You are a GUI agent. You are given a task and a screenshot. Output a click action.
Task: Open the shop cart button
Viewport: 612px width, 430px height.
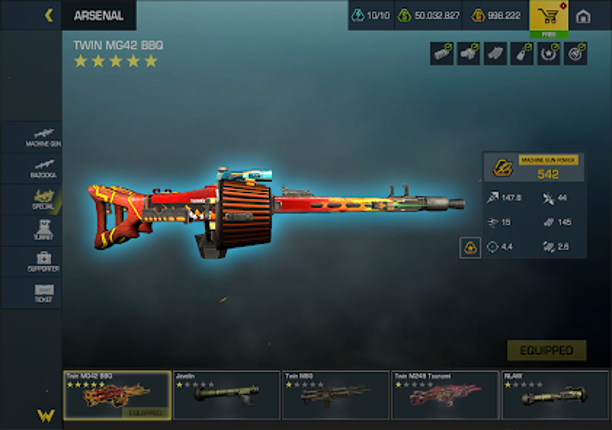tap(548, 17)
